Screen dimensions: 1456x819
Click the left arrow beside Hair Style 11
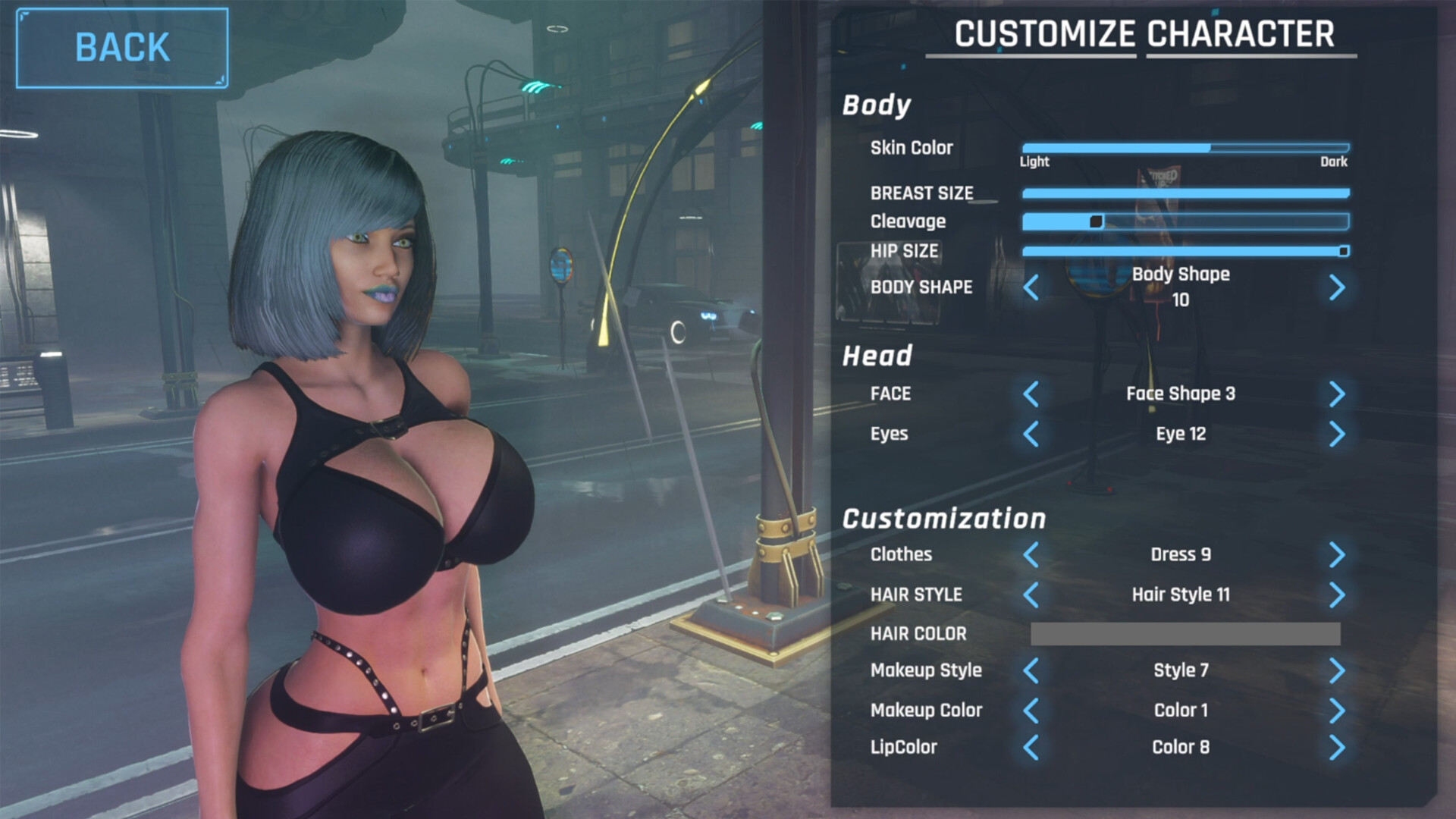[x=1030, y=595]
